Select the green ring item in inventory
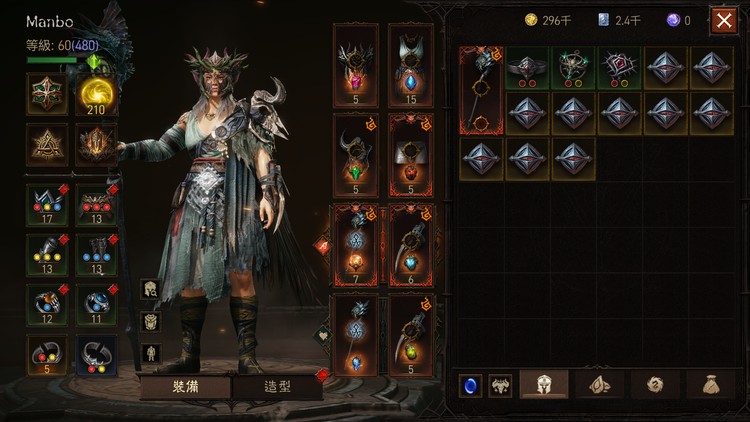750x422 pixels. (x=528, y=67)
